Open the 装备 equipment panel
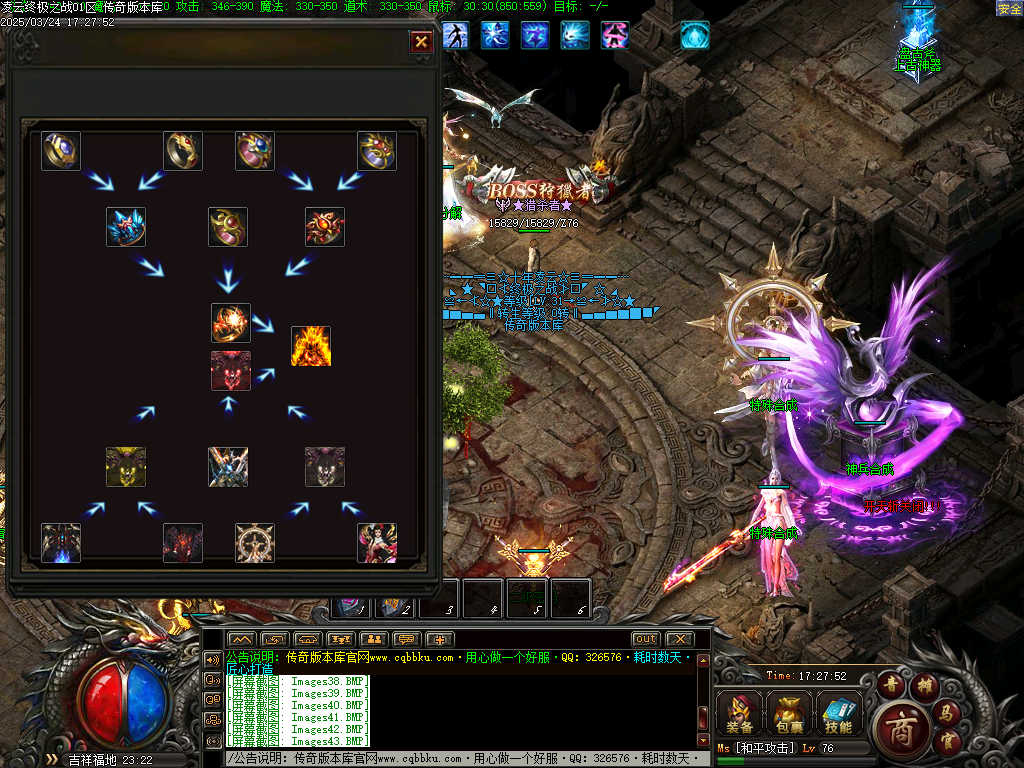The height and width of the screenshot is (768, 1024). 740,713
